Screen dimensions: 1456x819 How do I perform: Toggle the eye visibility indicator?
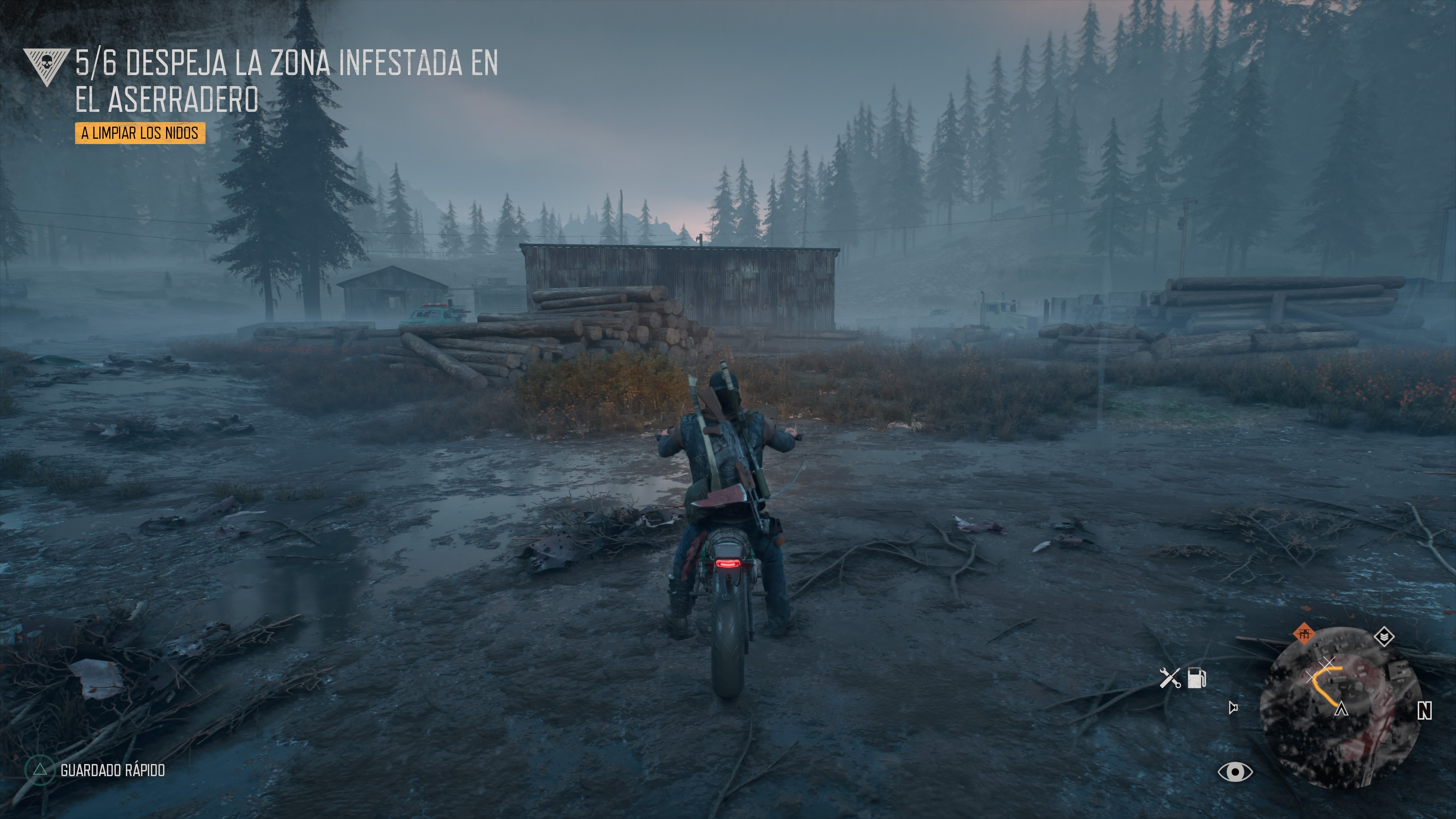pyautogui.click(x=1235, y=772)
